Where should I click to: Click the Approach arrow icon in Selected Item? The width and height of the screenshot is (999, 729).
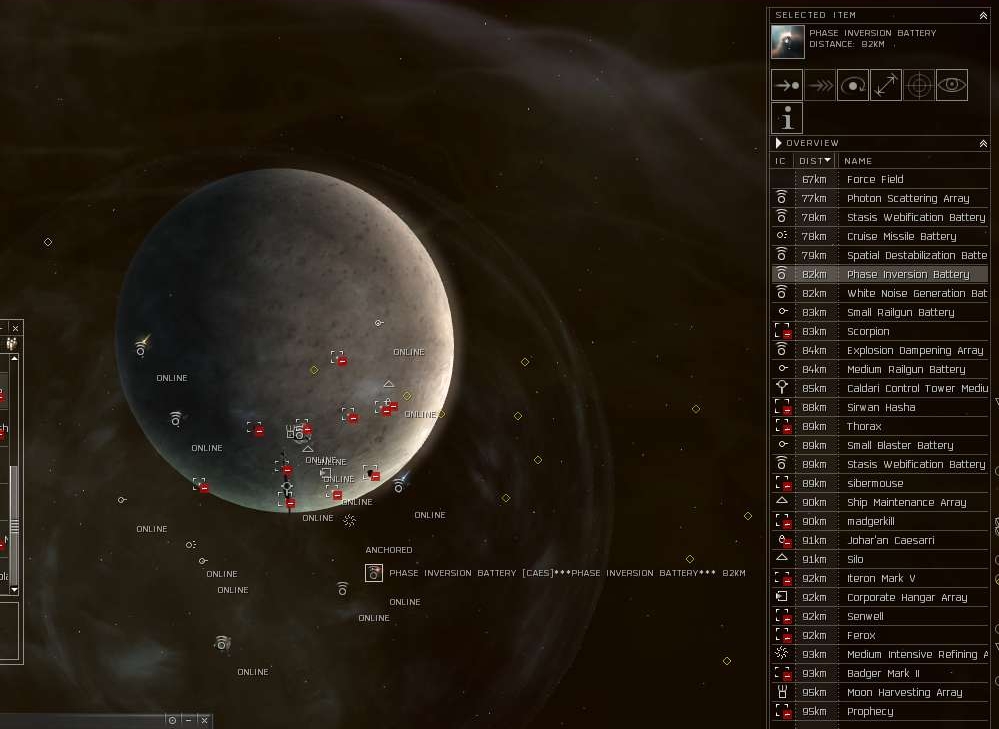click(x=787, y=85)
